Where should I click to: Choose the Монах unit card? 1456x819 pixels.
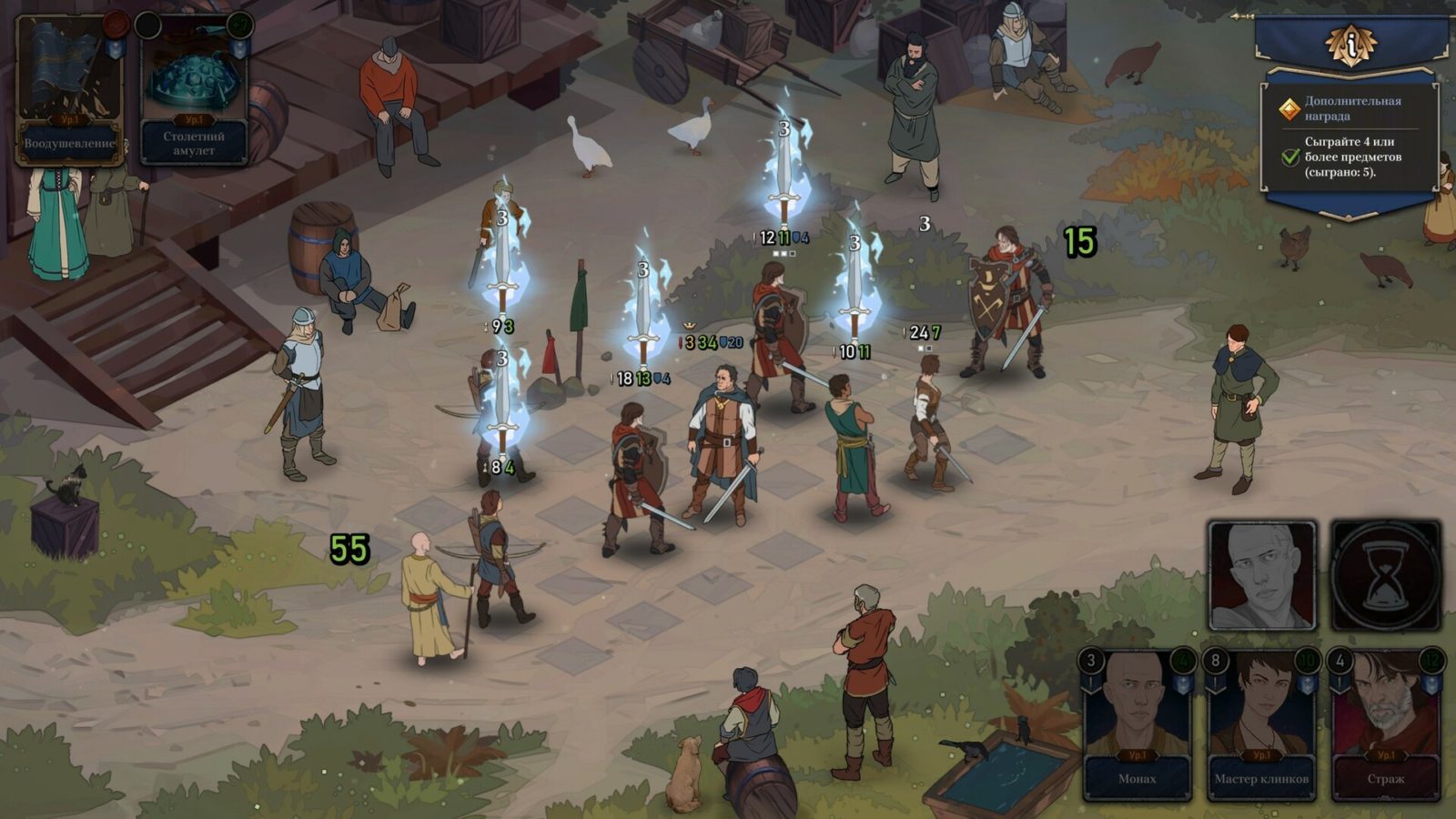pos(1137,725)
